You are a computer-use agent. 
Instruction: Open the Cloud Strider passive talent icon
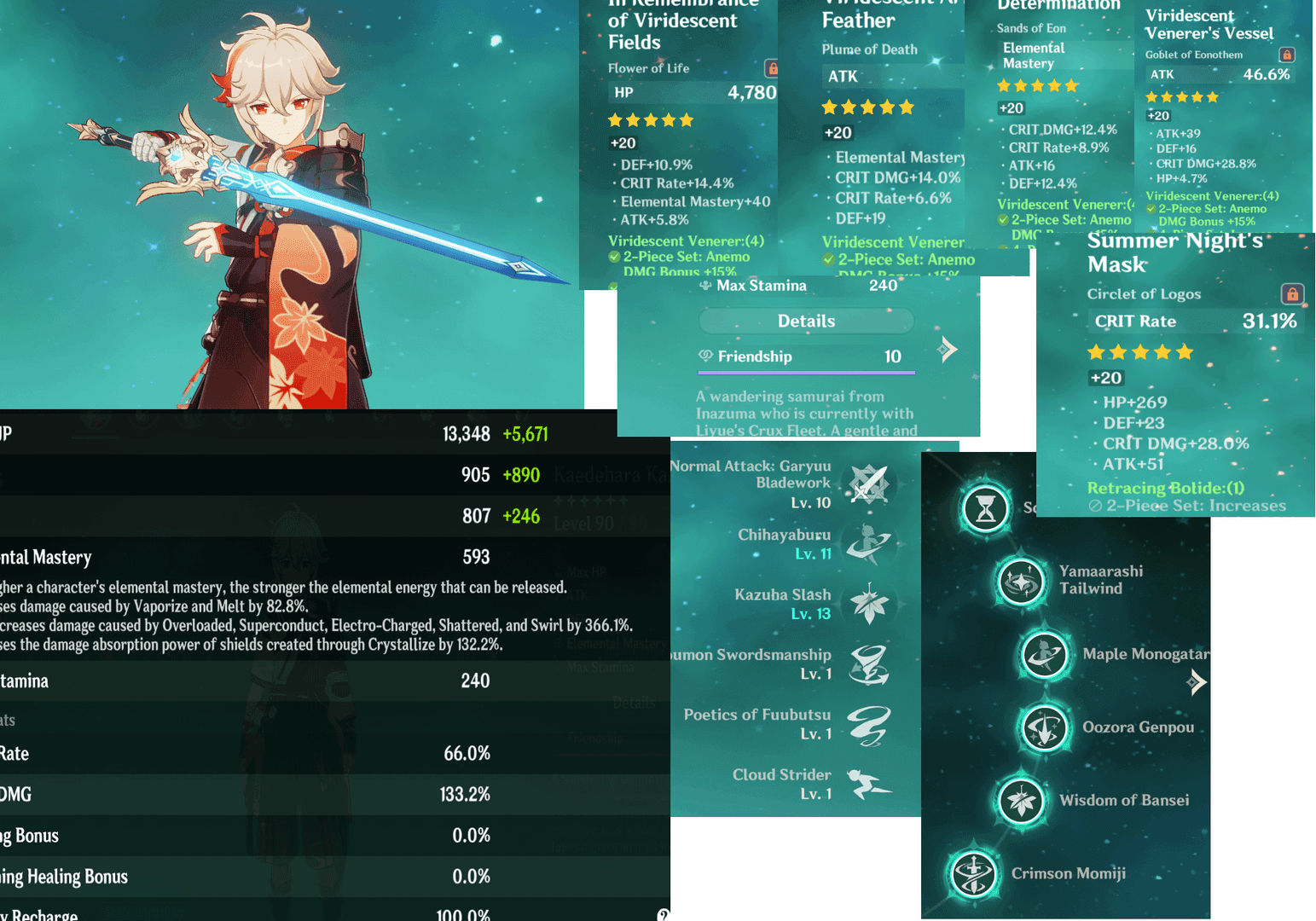[x=869, y=784]
